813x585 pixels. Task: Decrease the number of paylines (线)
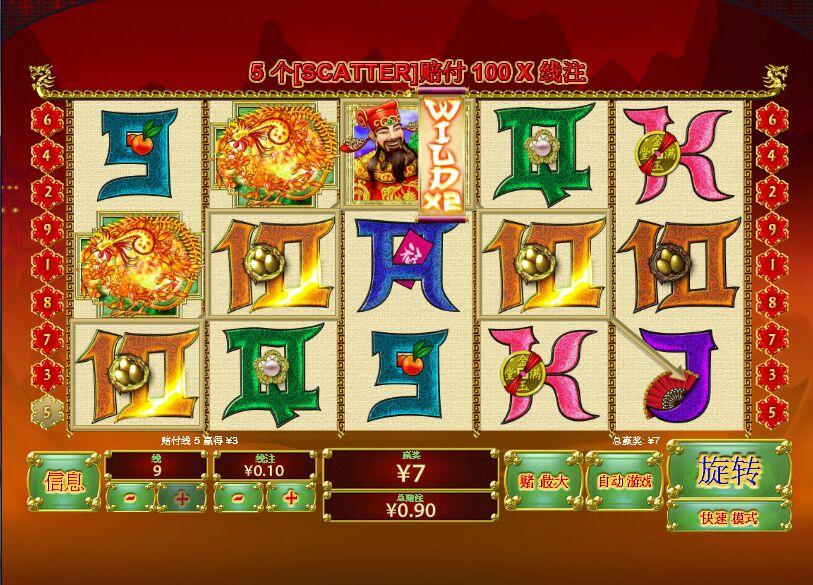132,497
